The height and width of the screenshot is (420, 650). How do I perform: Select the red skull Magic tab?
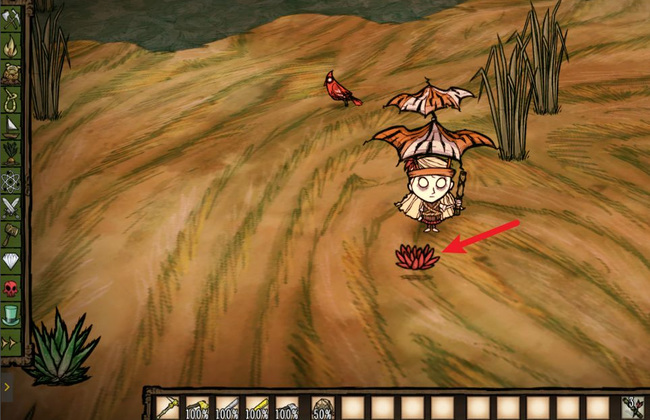click(x=11, y=288)
